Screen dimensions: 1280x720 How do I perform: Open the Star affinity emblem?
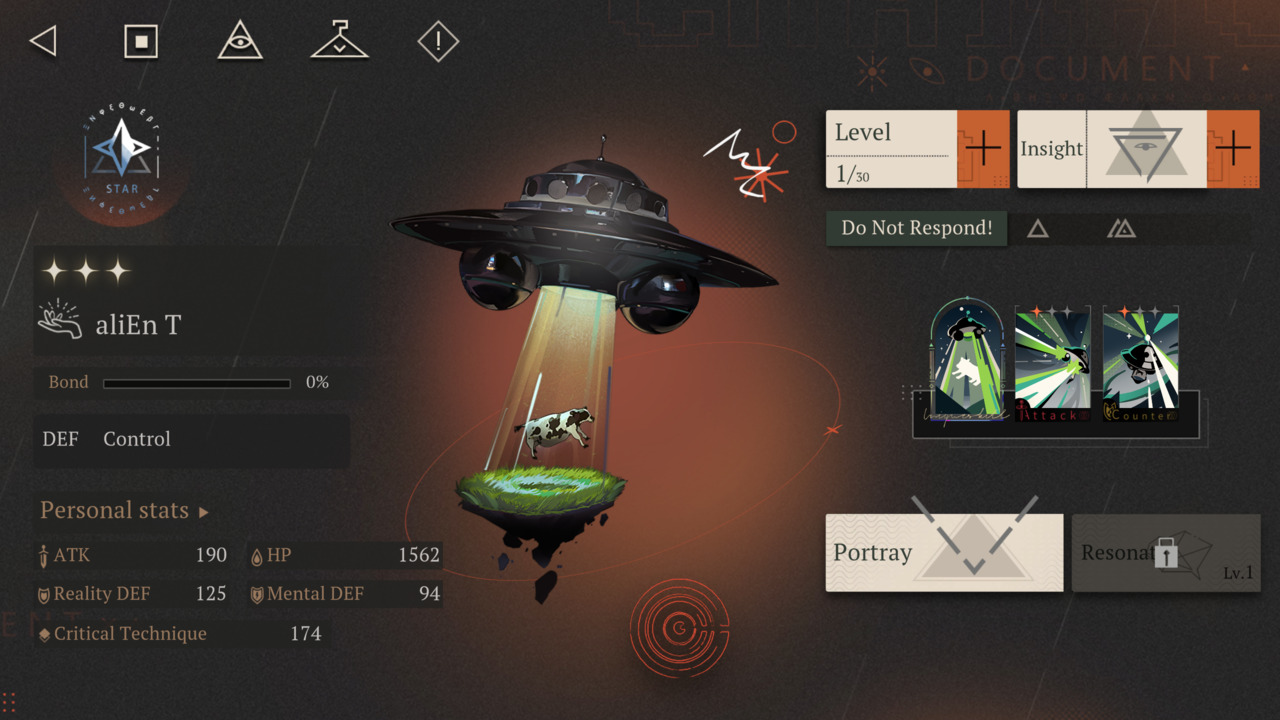(x=122, y=153)
